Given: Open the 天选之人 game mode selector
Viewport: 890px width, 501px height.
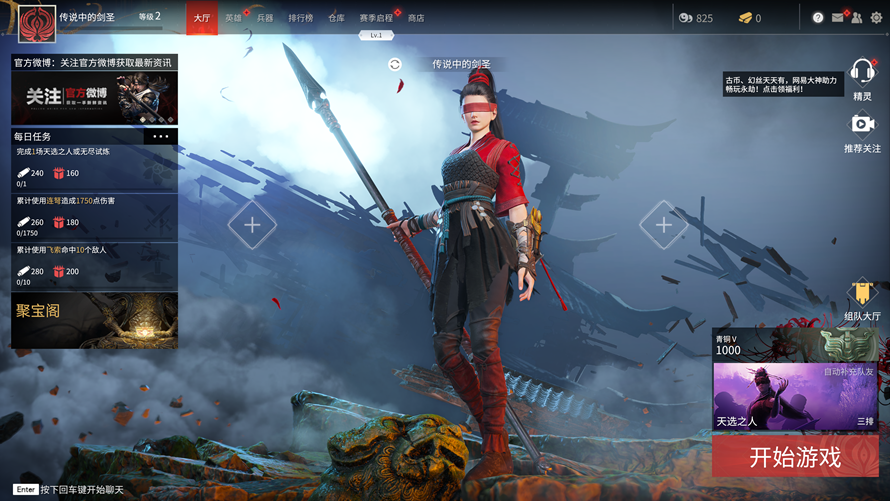Looking at the screenshot, I should coord(795,397).
